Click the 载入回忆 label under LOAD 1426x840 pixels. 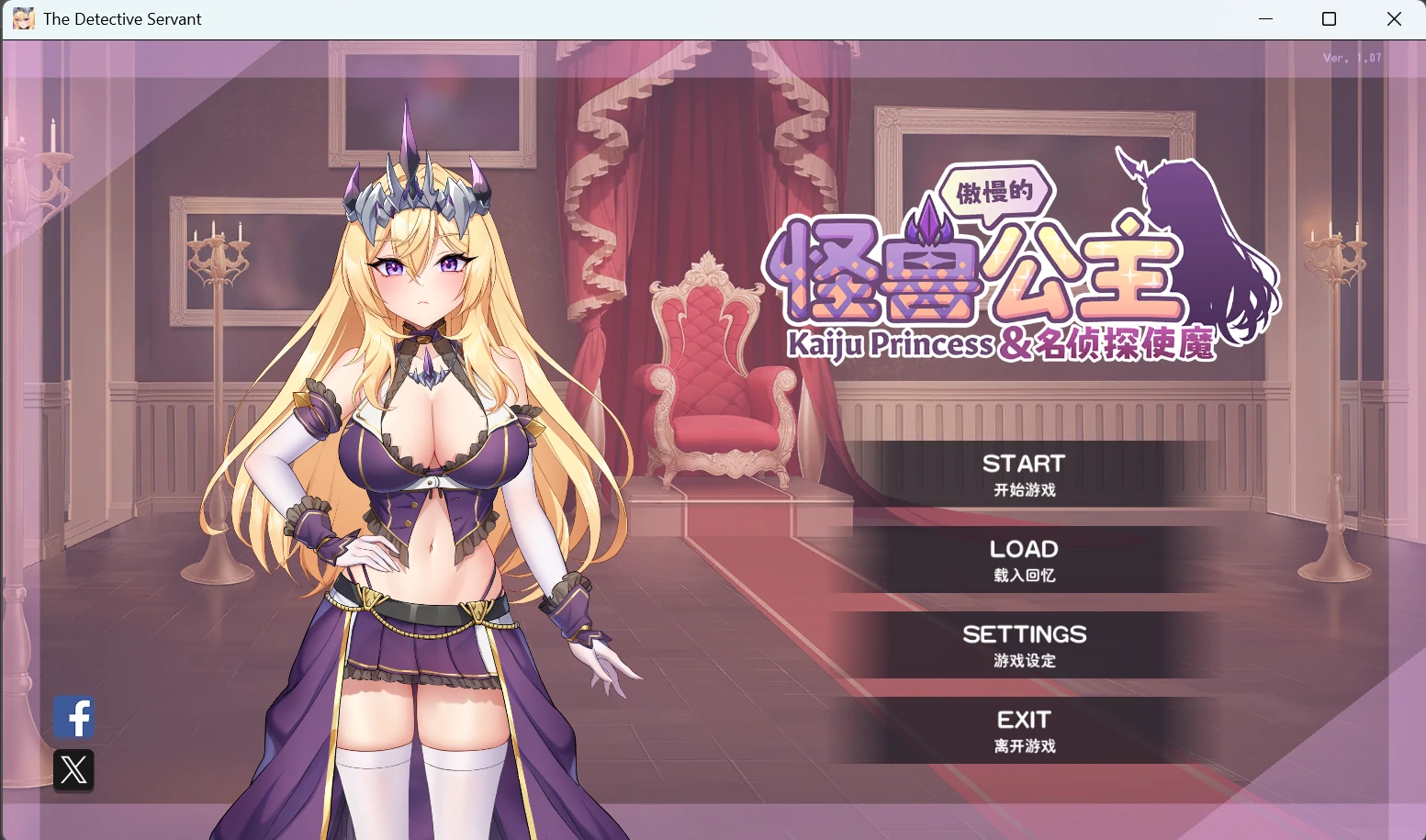click(1024, 576)
